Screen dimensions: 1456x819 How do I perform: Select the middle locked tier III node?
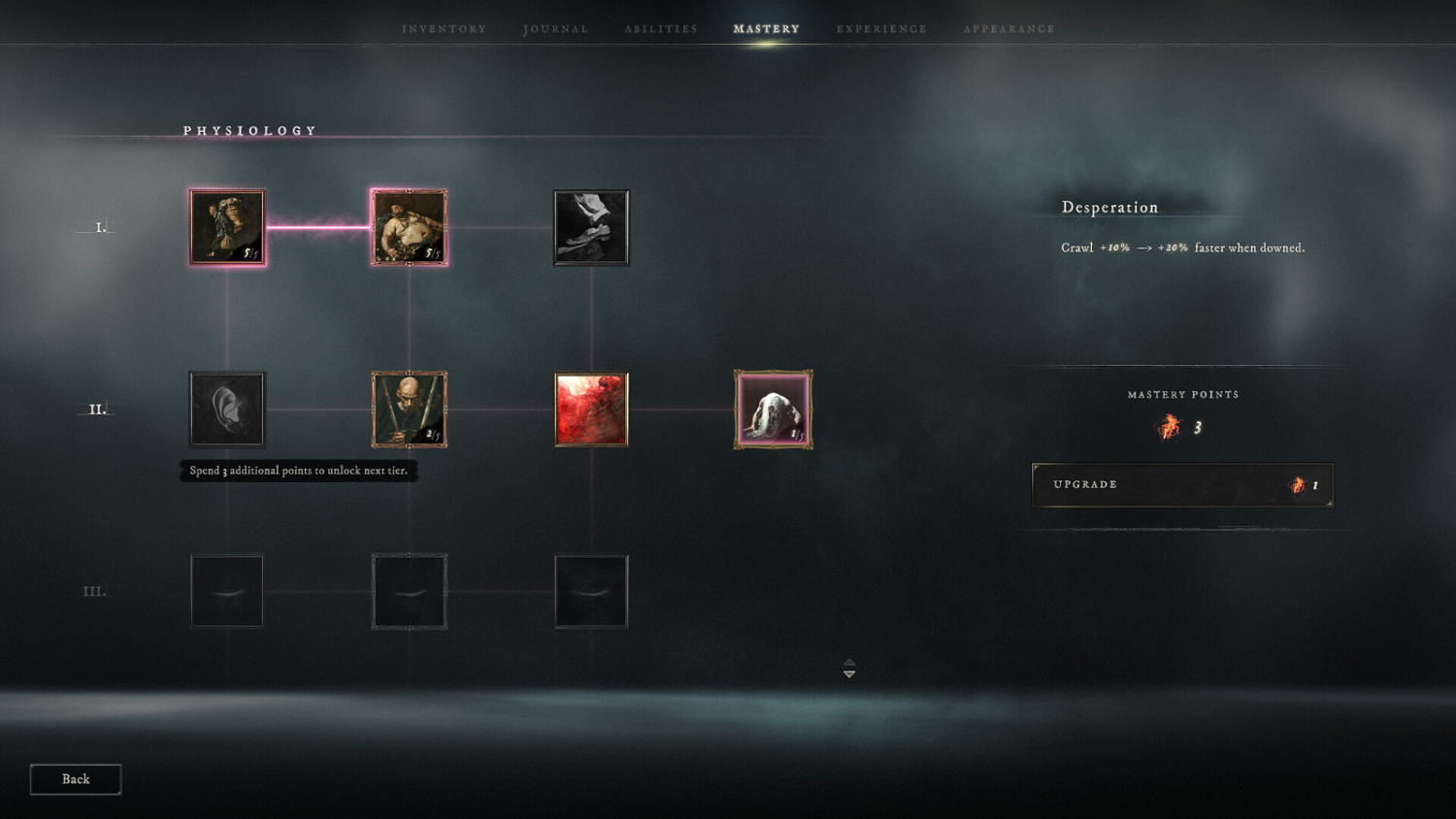409,590
